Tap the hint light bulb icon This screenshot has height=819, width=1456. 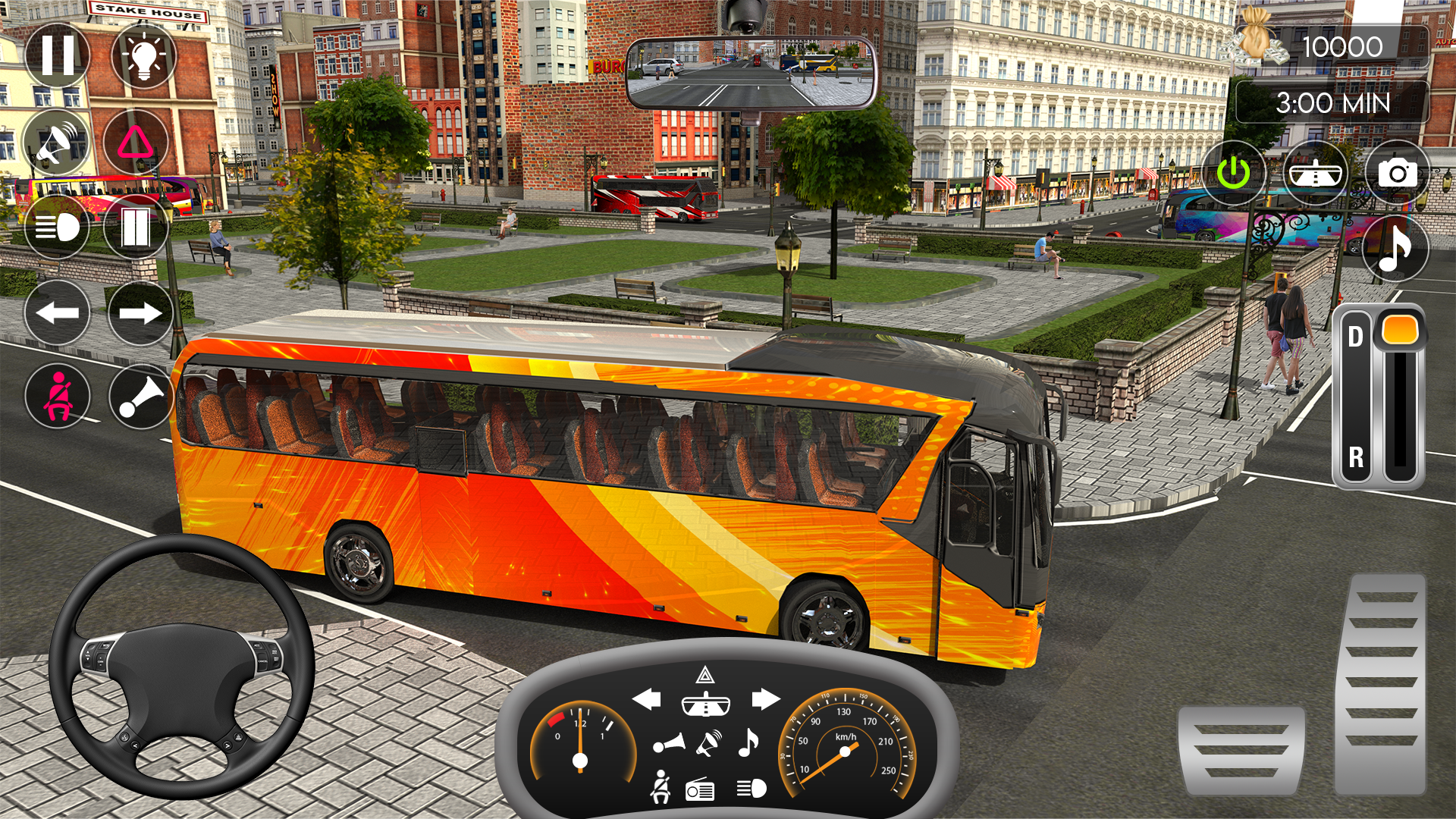tap(140, 55)
